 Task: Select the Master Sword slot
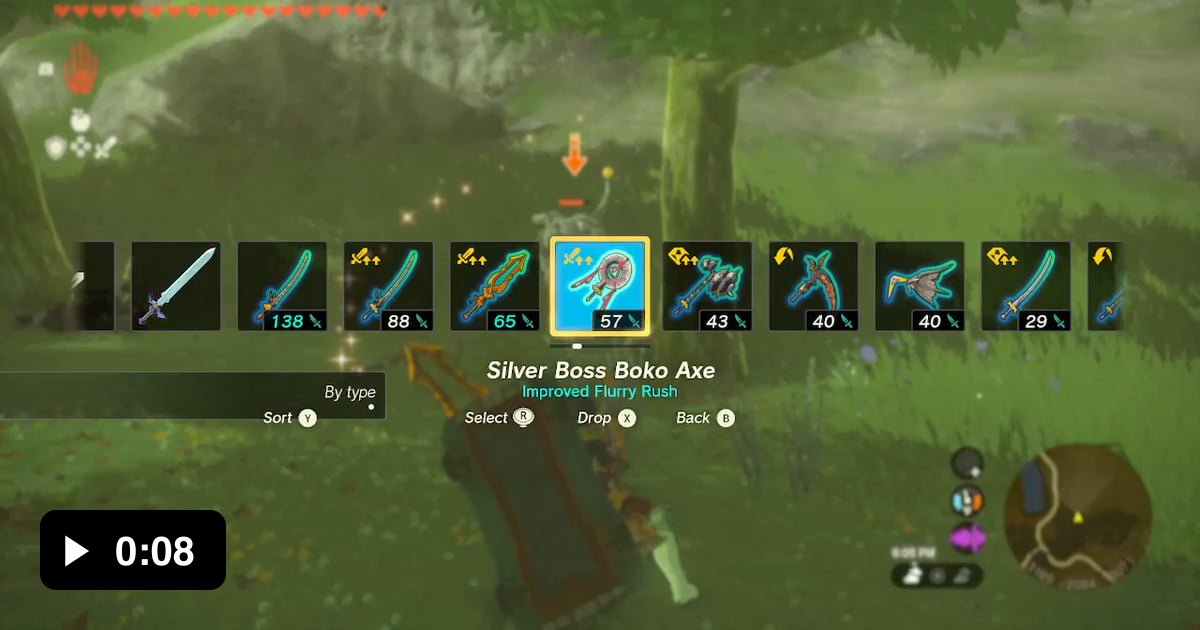click(x=176, y=286)
